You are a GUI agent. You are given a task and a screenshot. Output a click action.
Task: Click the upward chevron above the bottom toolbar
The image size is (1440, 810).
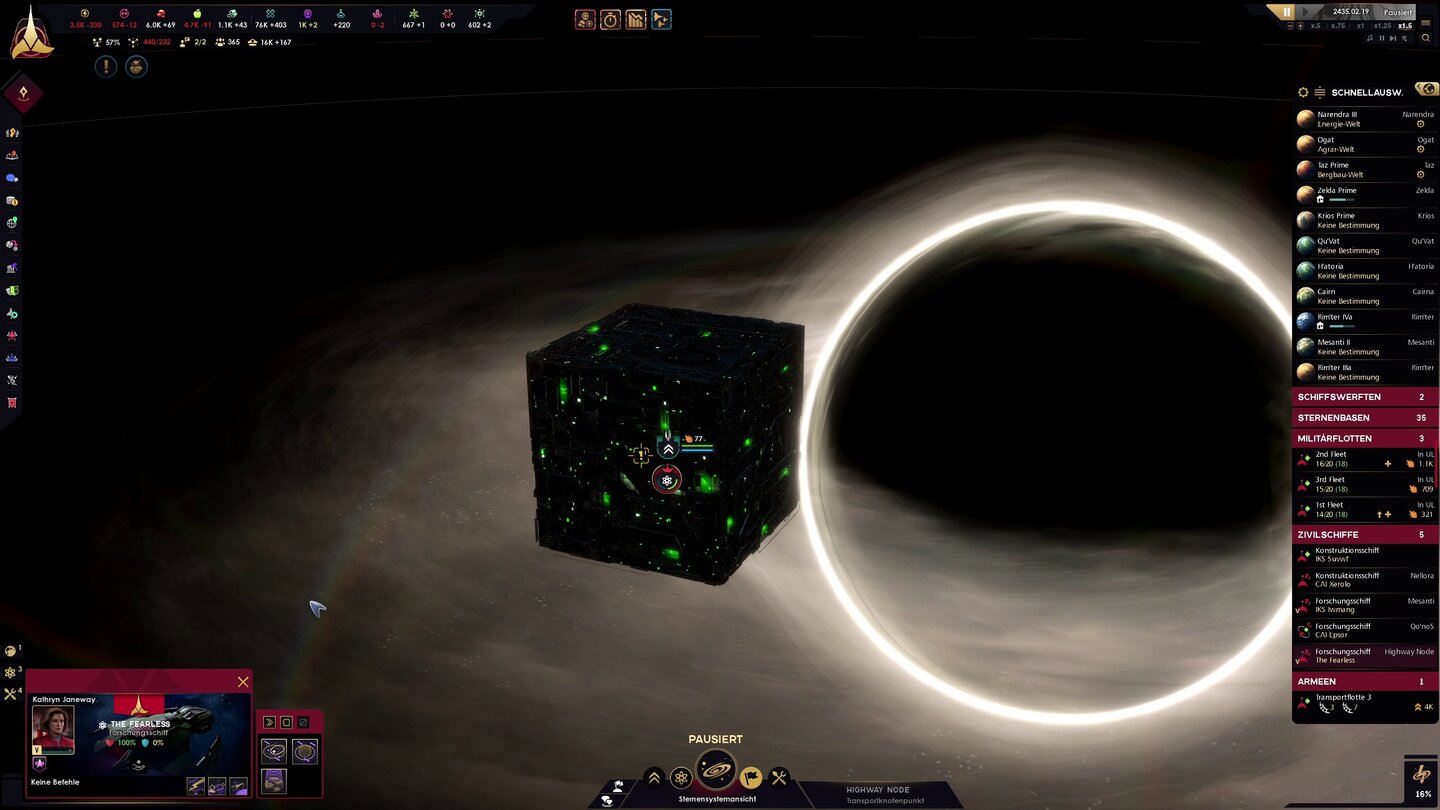tap(654, 776)
